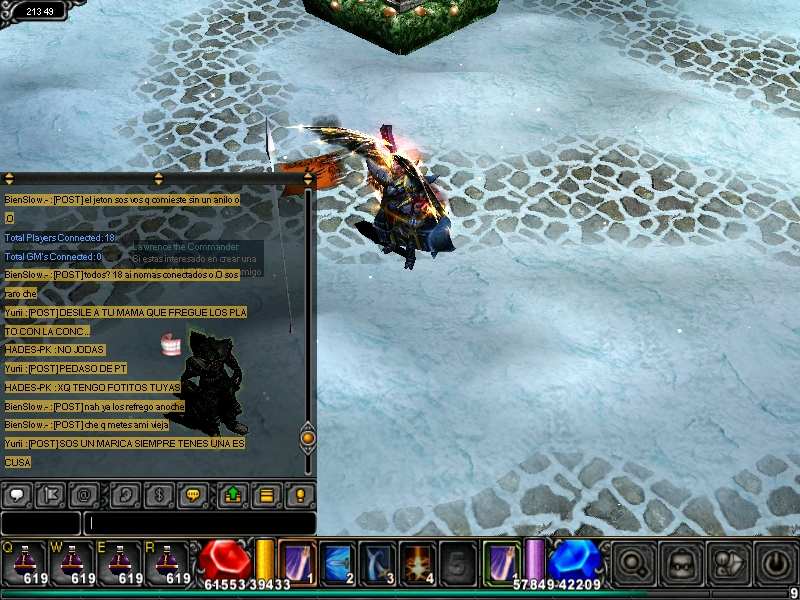This screenshot has width=800, height=600.
Task: Use the potion in the Q slot
Action: 24,561
